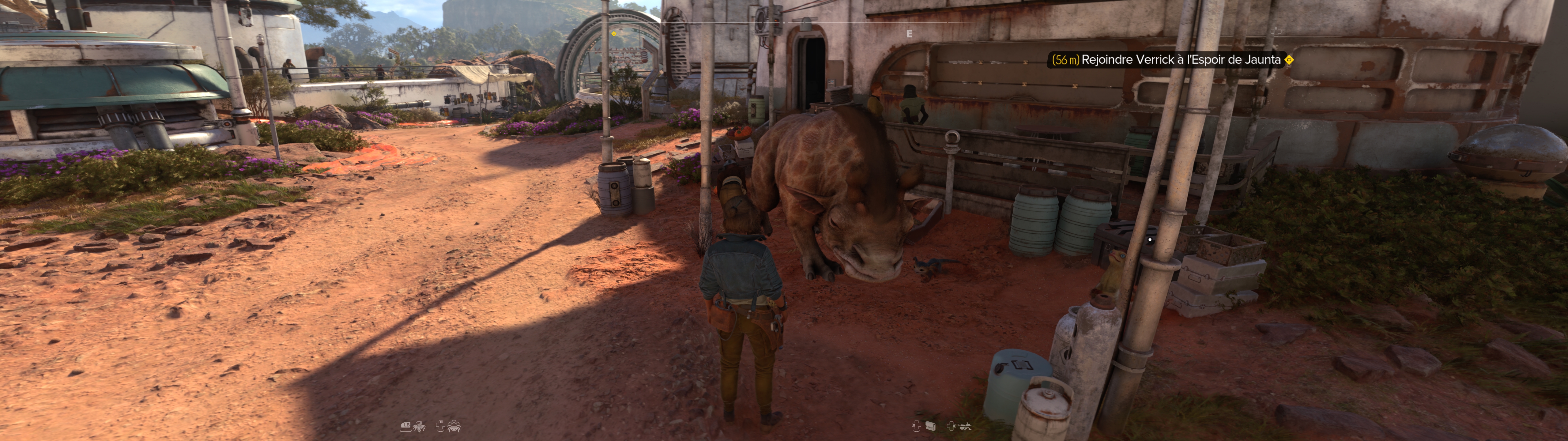Select the Nix icon with arcs overhead
The width and height of the screenshot is (1568, 441).
(454, 426)
